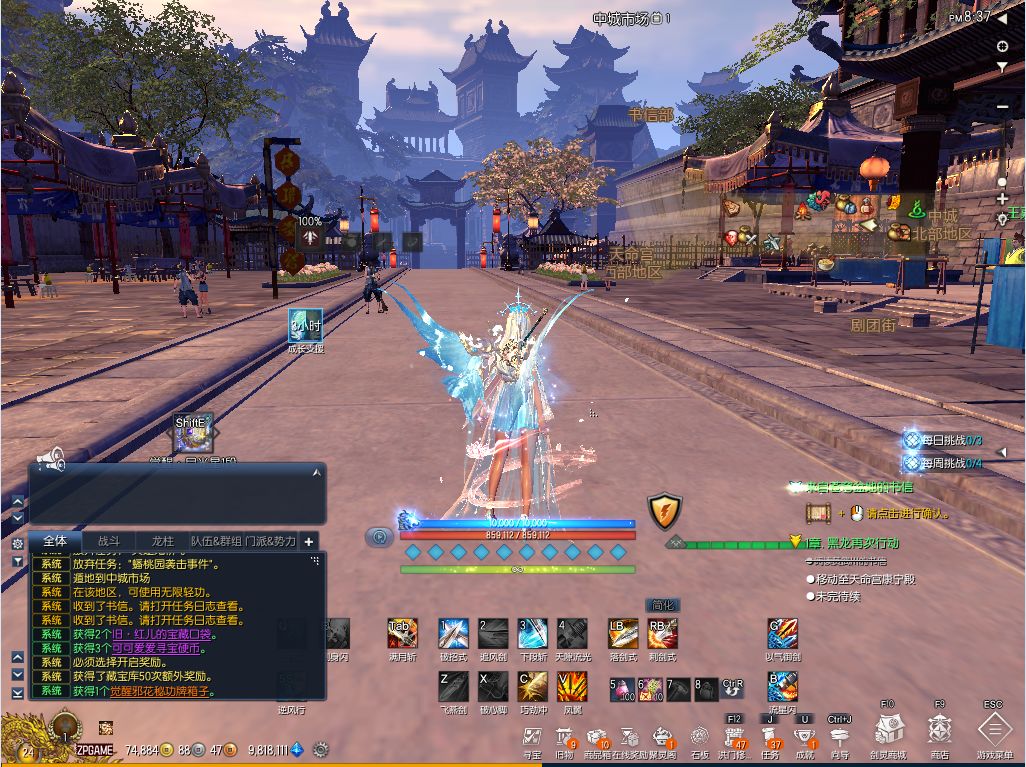The height and width of the screenshot is (767, 1026).
Task: Open the 成就 achievements trophy icon
Action: (x=804, y=738)
